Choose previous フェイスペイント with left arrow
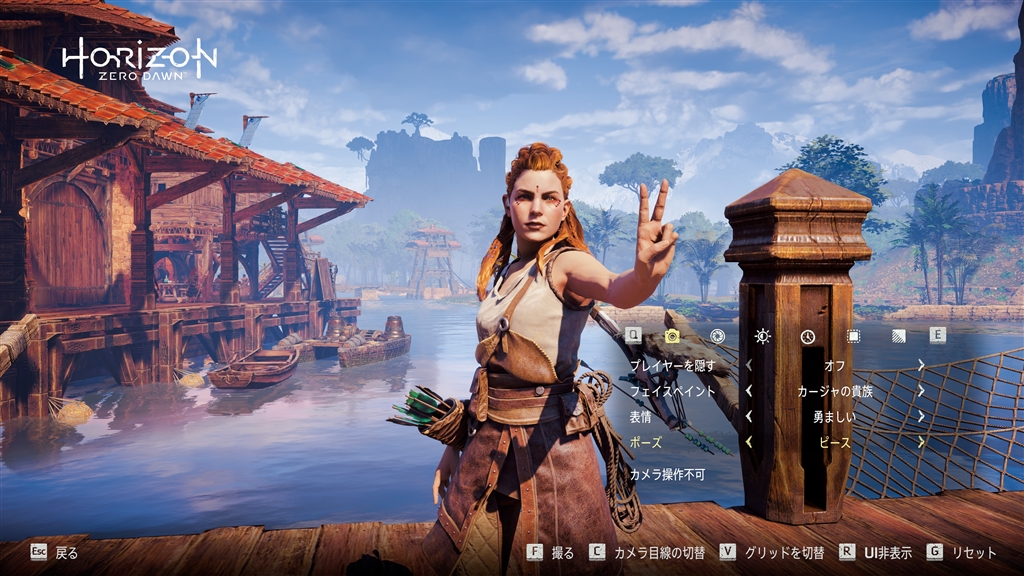 click(749, 391)
